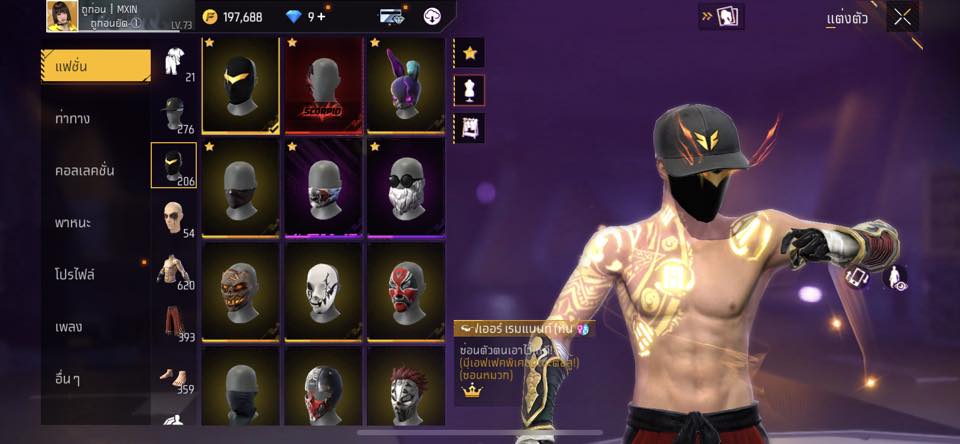Toggle the character view eye icon

[x=896, y=278]
